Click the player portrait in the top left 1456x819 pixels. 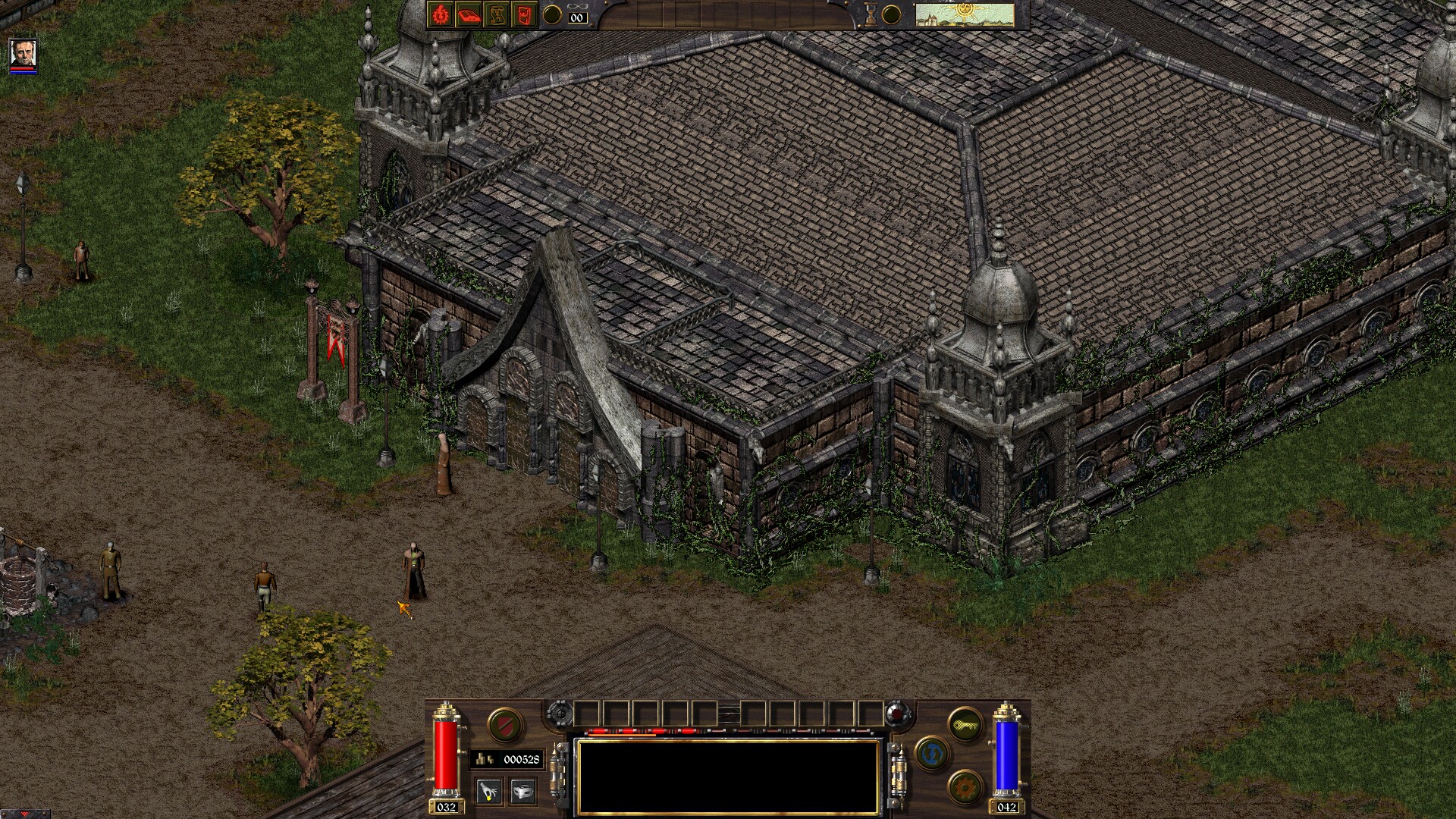coord(23,55)
